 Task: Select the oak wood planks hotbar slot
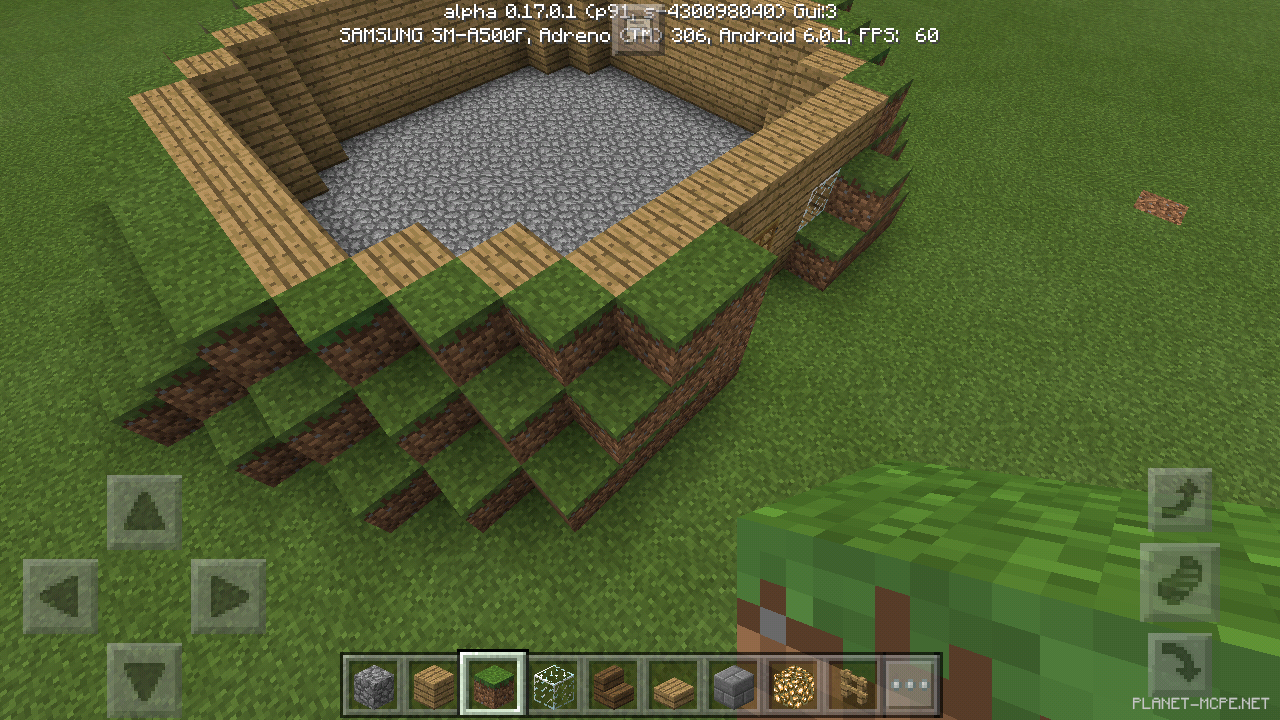[x=434, y=685]
